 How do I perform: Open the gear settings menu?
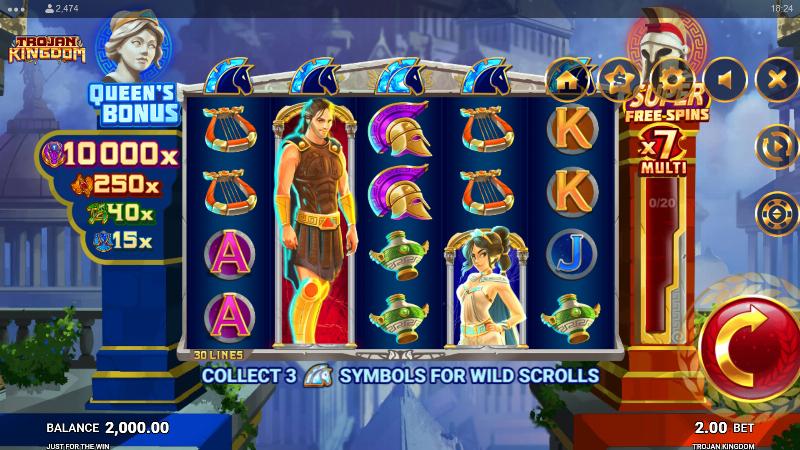[x=673, y=78]
